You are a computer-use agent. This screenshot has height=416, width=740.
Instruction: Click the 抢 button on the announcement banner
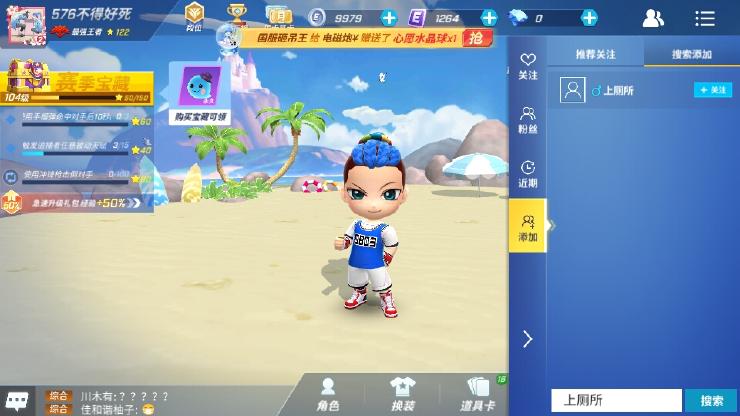(480, 38)
